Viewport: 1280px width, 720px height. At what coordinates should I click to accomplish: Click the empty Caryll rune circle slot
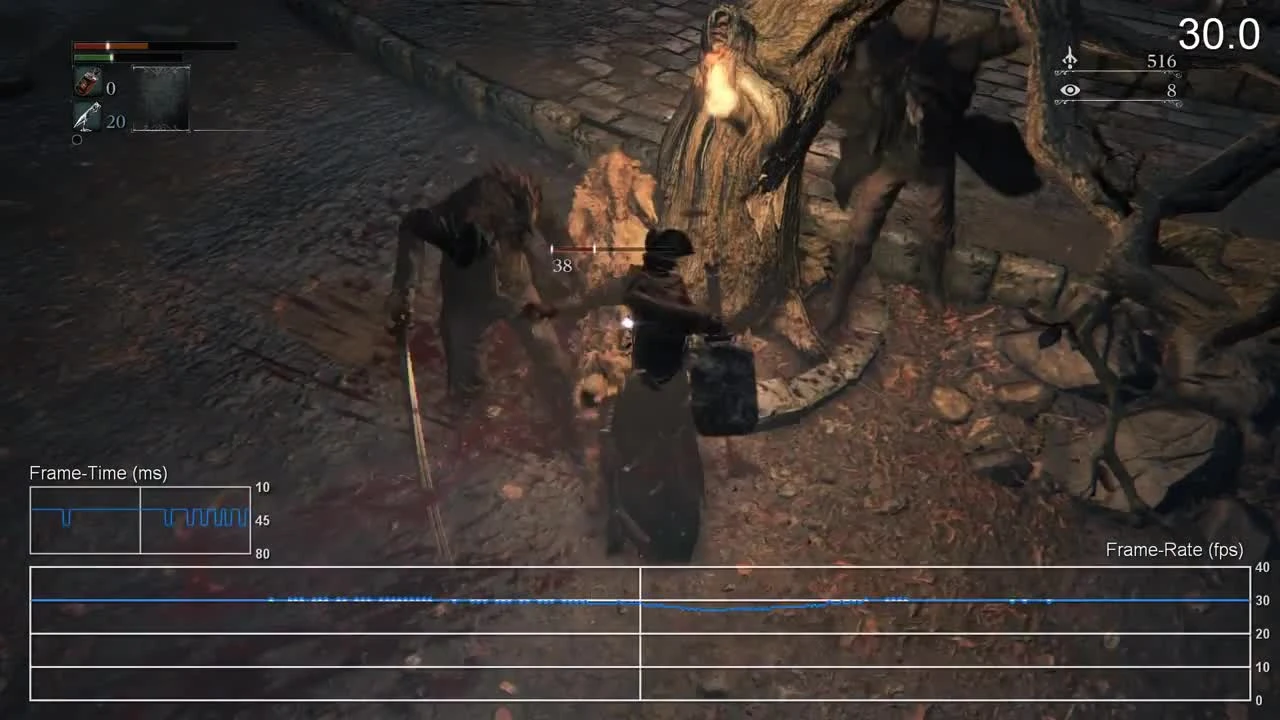pos(76,139)
